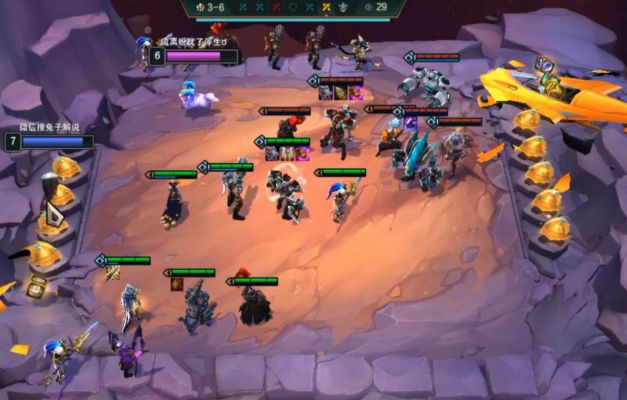Viewport: 627px width, 400px height.
Task: Select the level 7 player nameplate
Action: click(50, 141)
